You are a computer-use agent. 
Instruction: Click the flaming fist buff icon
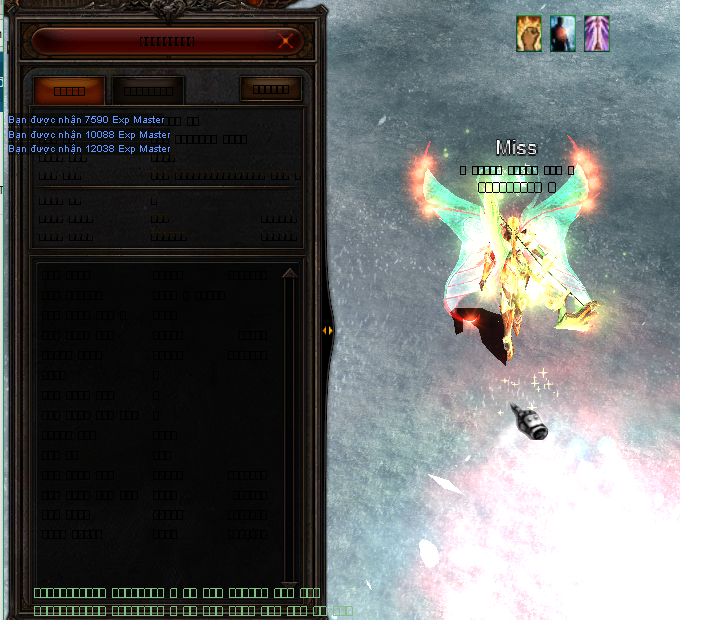tap(529, 34)
